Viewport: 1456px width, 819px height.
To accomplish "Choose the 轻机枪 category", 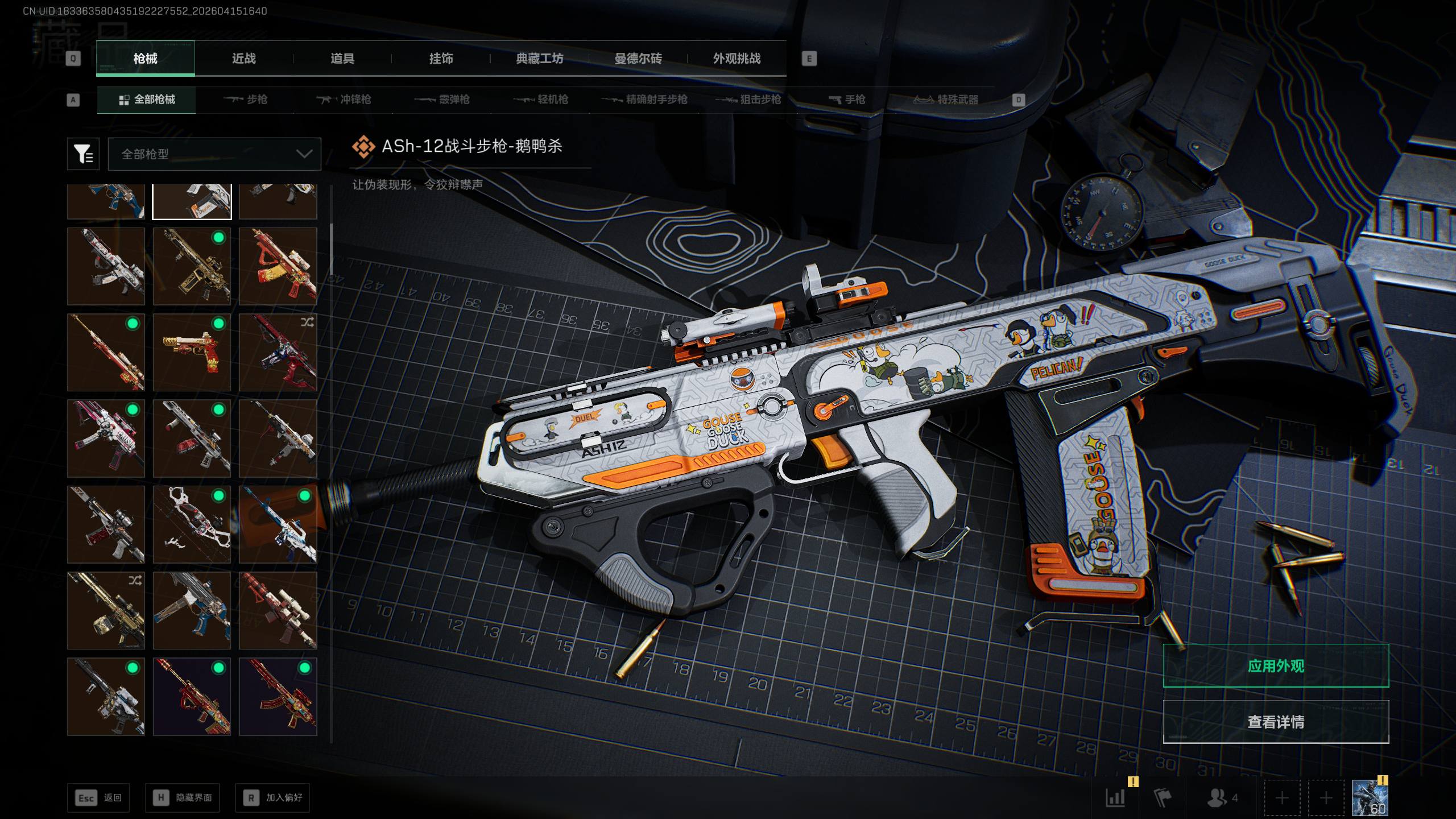I will (541, 100).
